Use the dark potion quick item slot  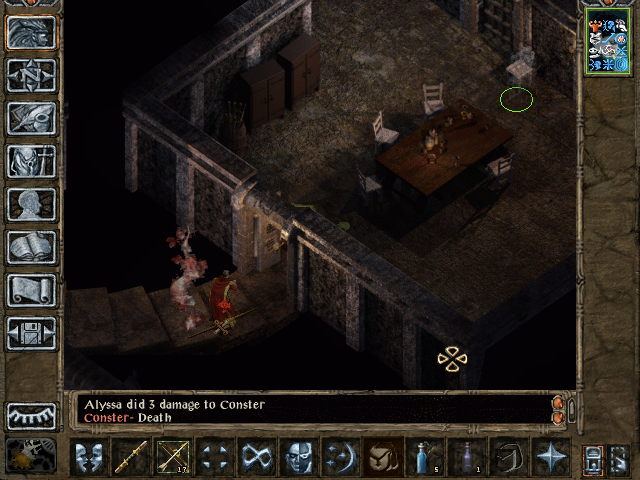[467, 457]
